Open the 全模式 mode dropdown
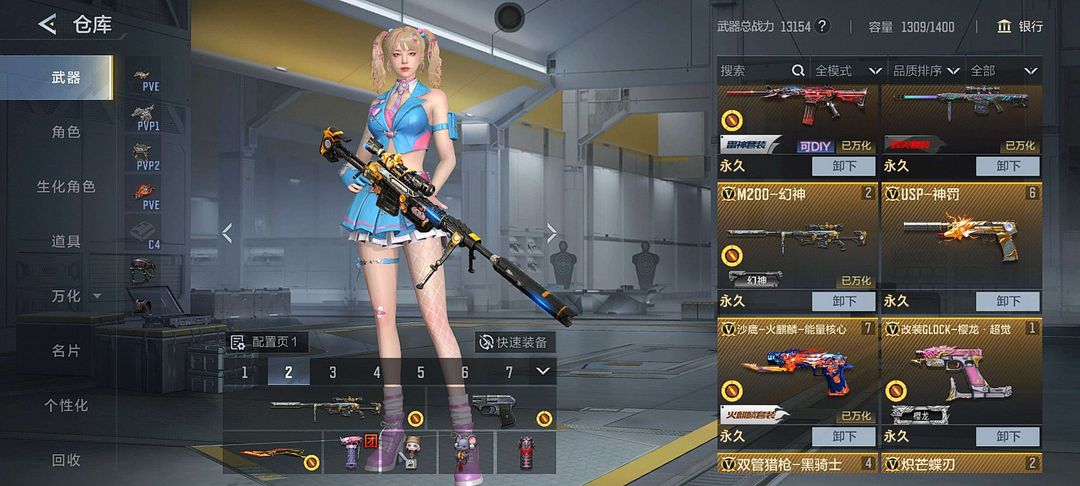 coord(847,71)
